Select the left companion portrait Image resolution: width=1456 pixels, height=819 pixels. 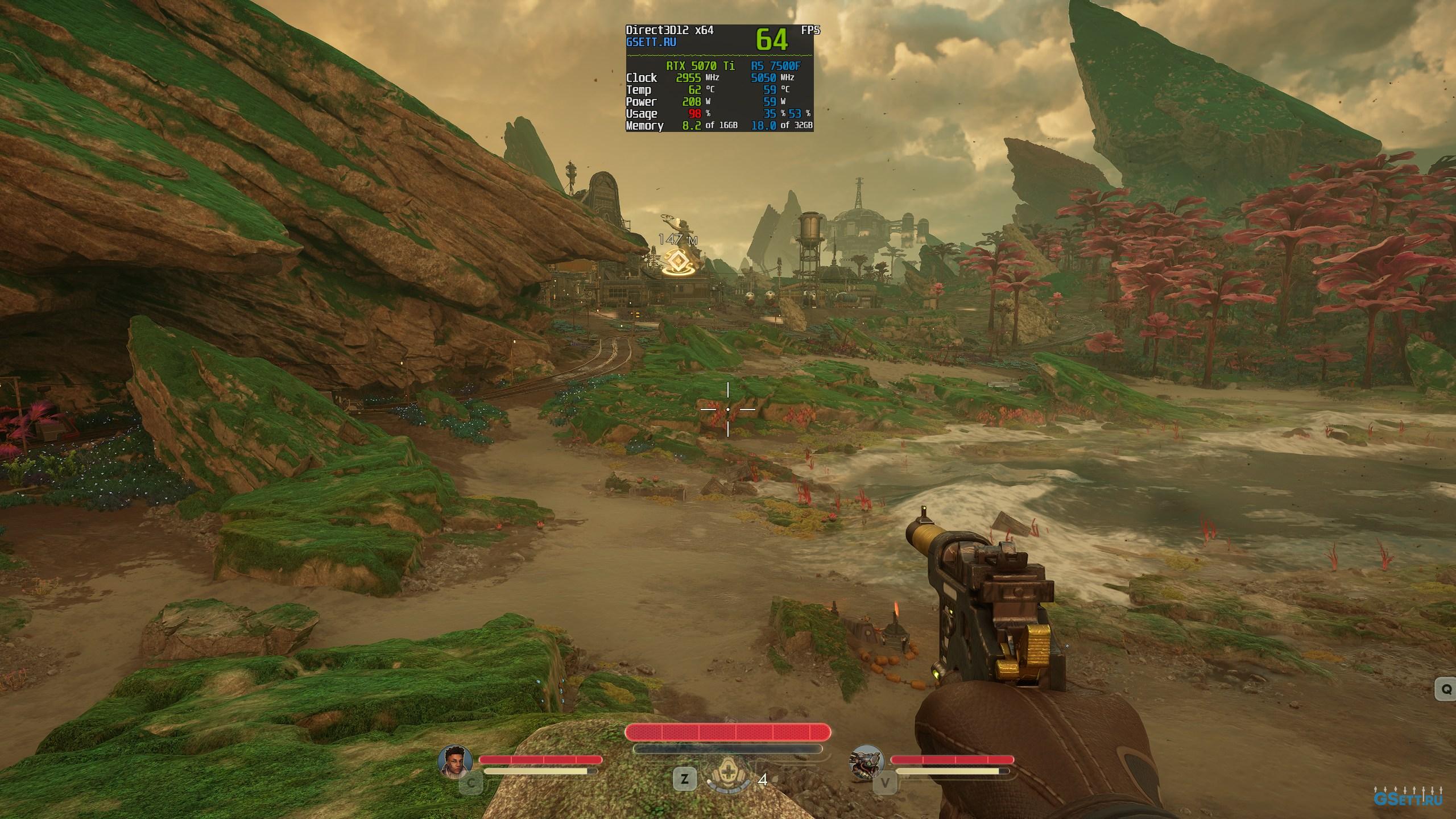click(x=456, y=761)
